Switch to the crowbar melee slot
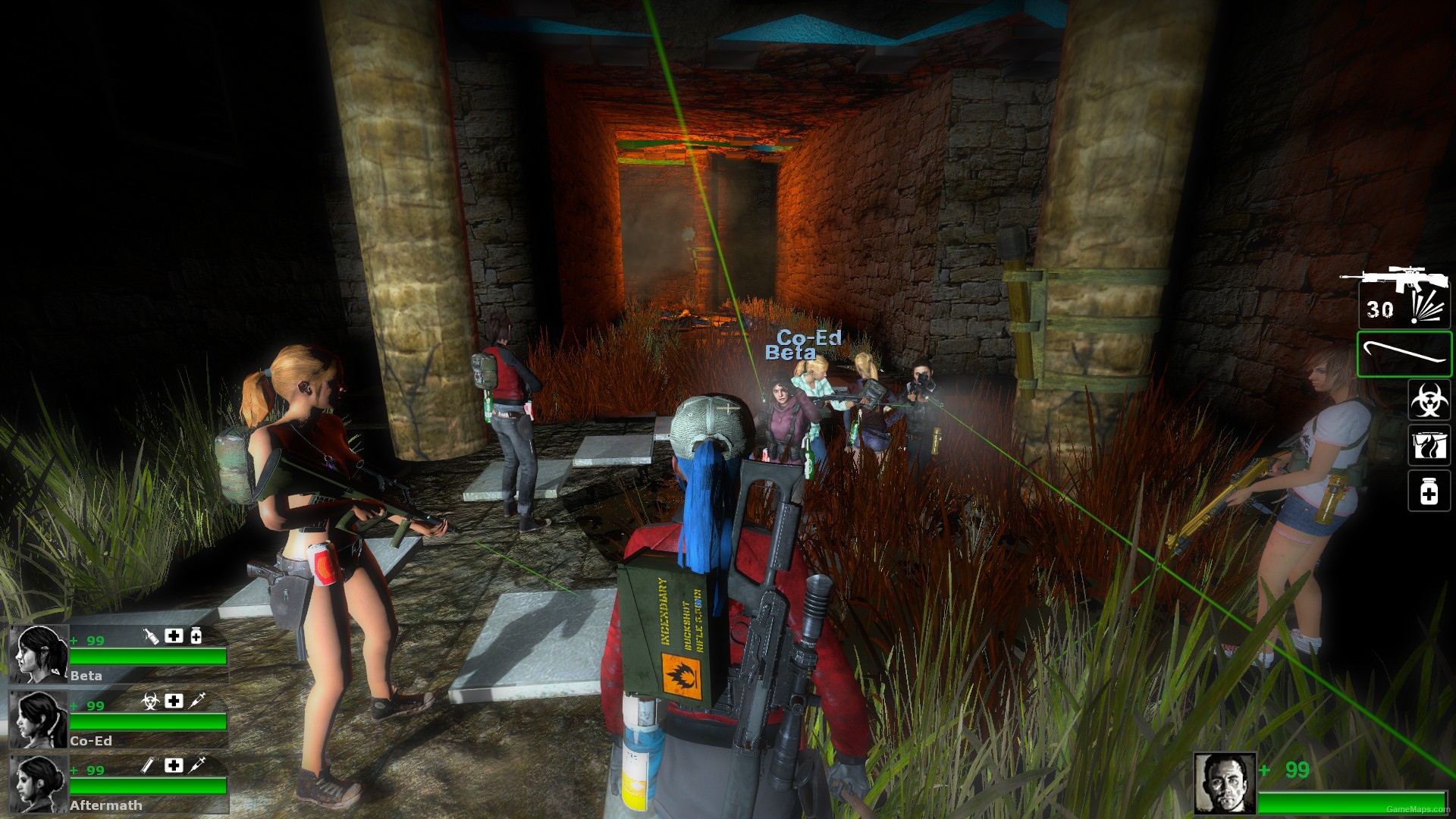 tap(1404, 353)
